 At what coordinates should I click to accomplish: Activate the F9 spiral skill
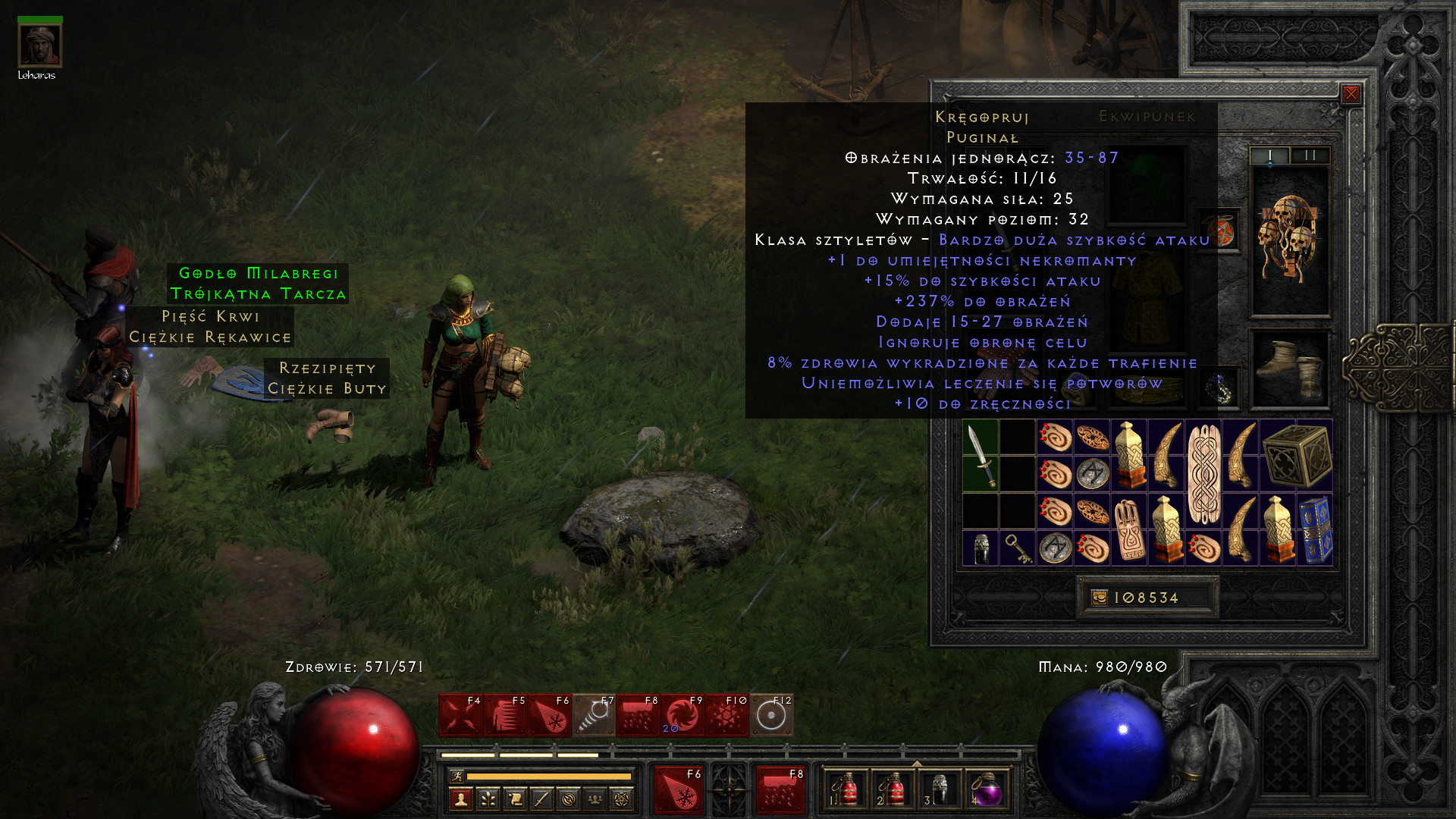coord(682,715)
